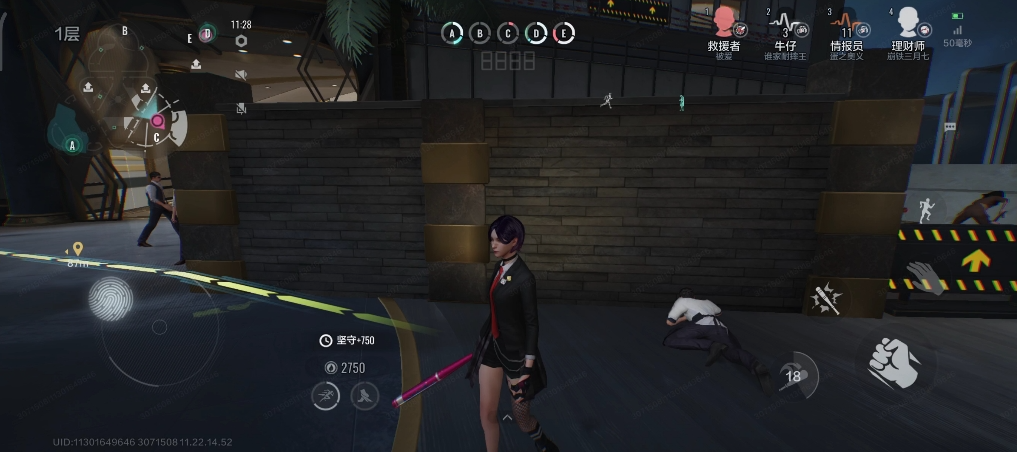Select zone A marker on minimap

[x=72, y=145]
